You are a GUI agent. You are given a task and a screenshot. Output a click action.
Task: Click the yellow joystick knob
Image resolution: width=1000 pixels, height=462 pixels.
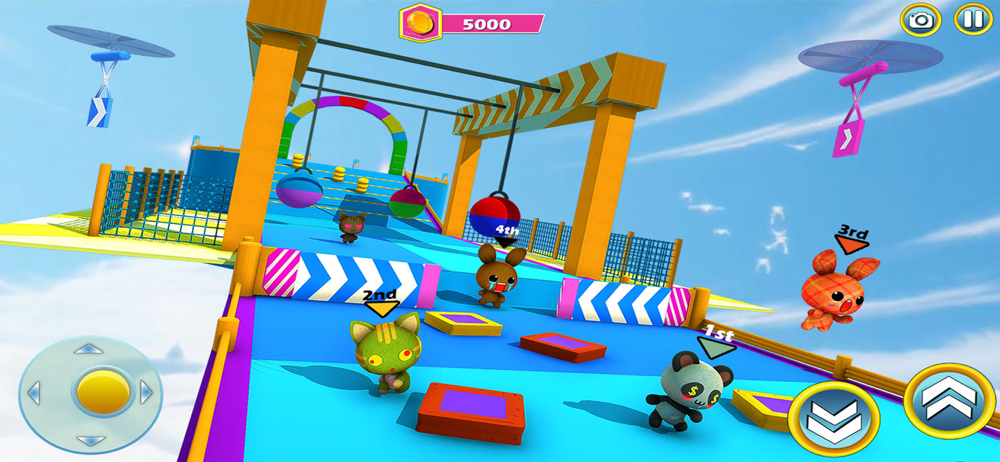tap(91, 391)
